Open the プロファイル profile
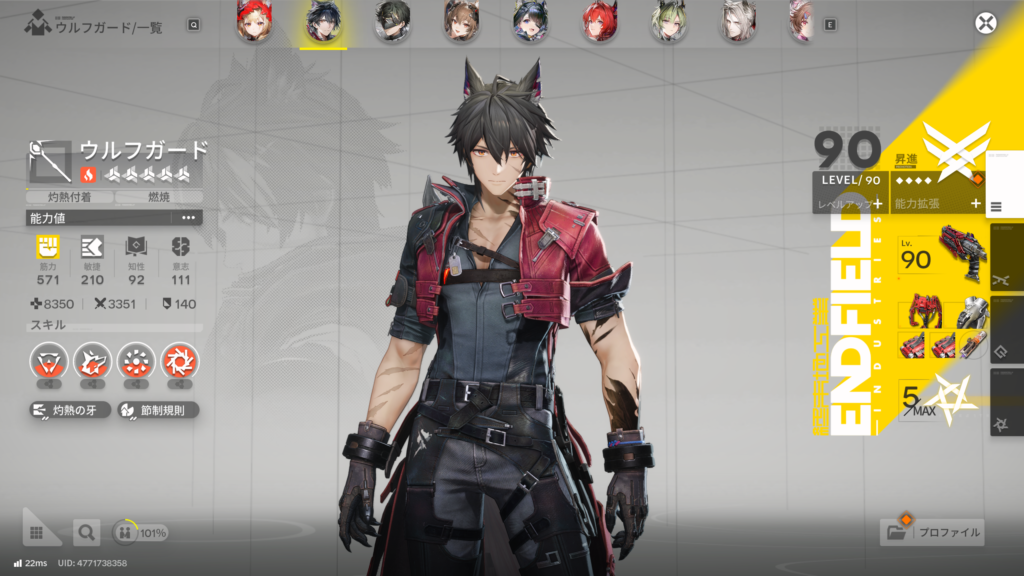 tap(933, 532)
